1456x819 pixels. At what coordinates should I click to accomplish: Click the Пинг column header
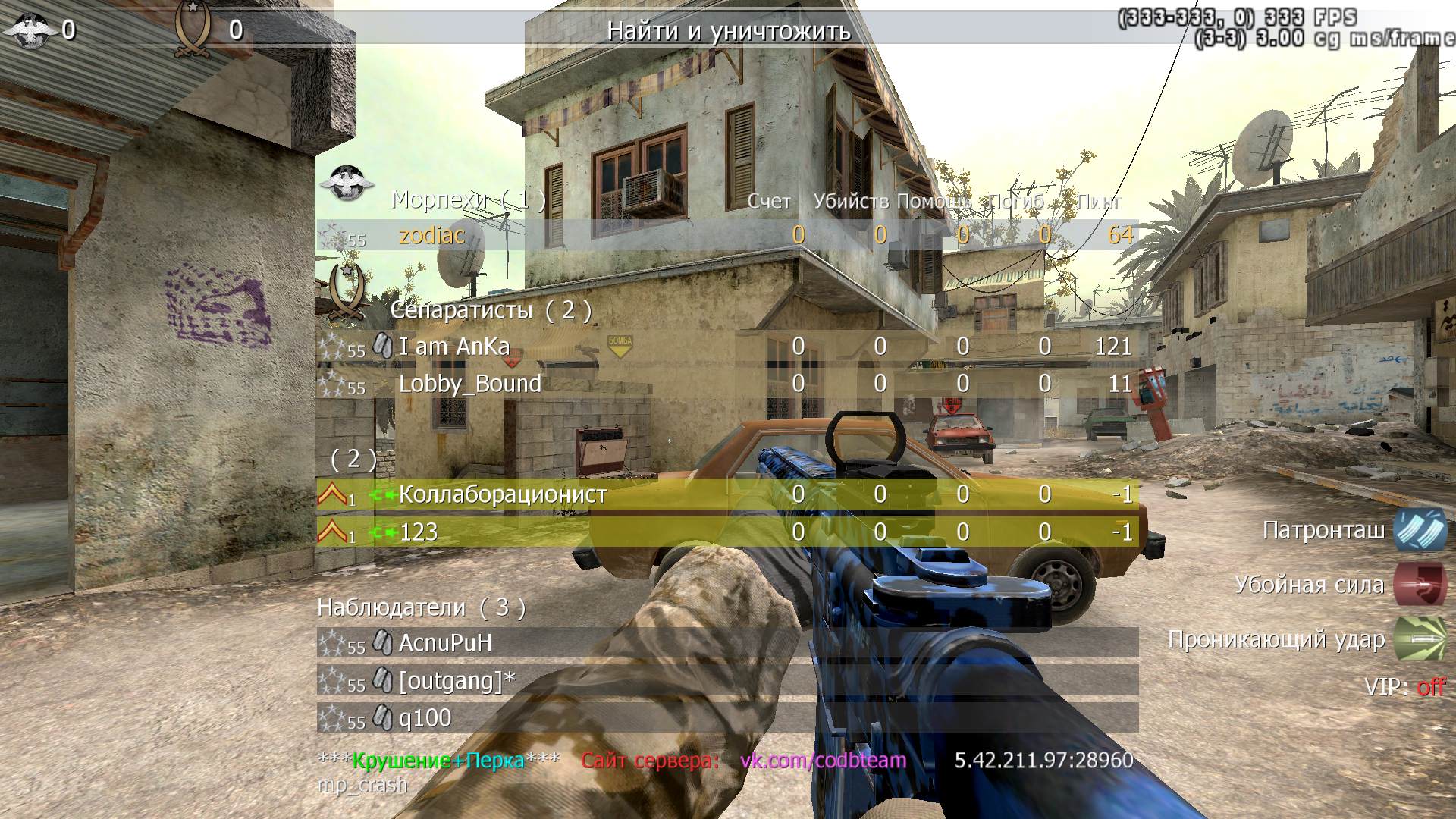[1099, 201]
